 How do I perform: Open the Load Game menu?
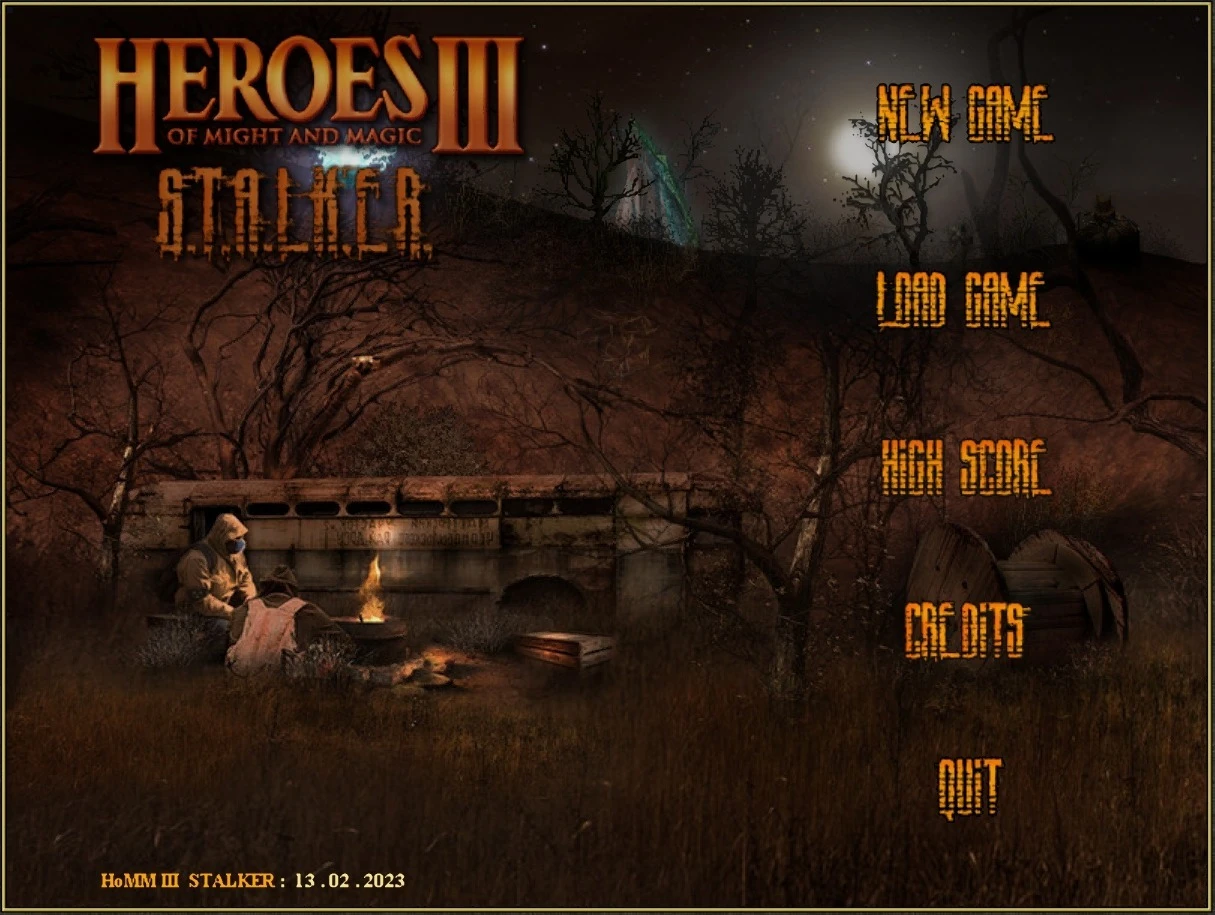coord(963,299)
